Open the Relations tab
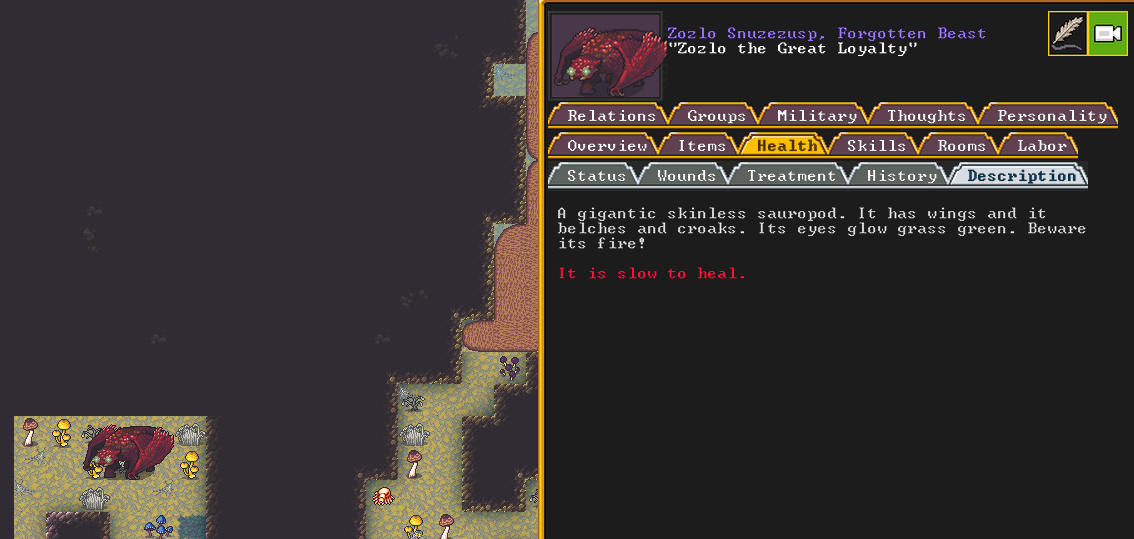Viewport: 1134px width, 539px height. click(x=611, y=116)
